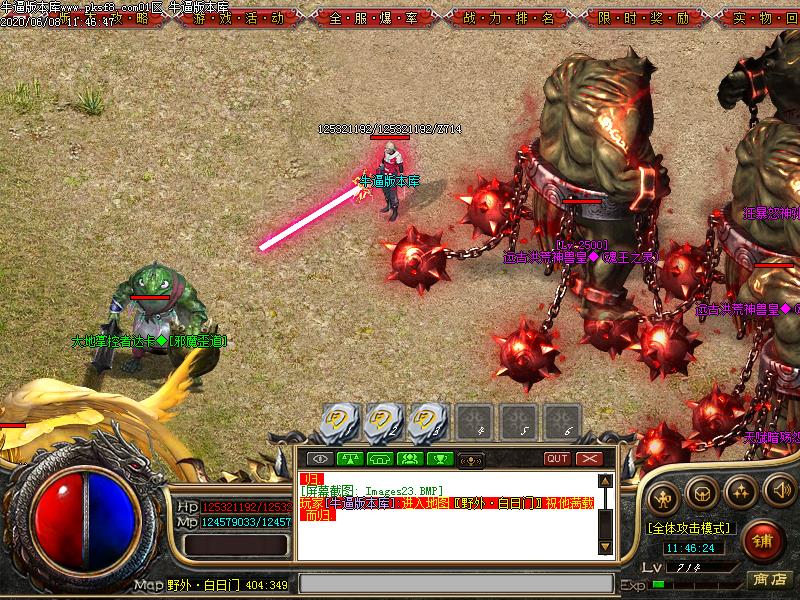
Task: Close the game with the red X button
Action: pyautogui.click(x=589, y=459)
